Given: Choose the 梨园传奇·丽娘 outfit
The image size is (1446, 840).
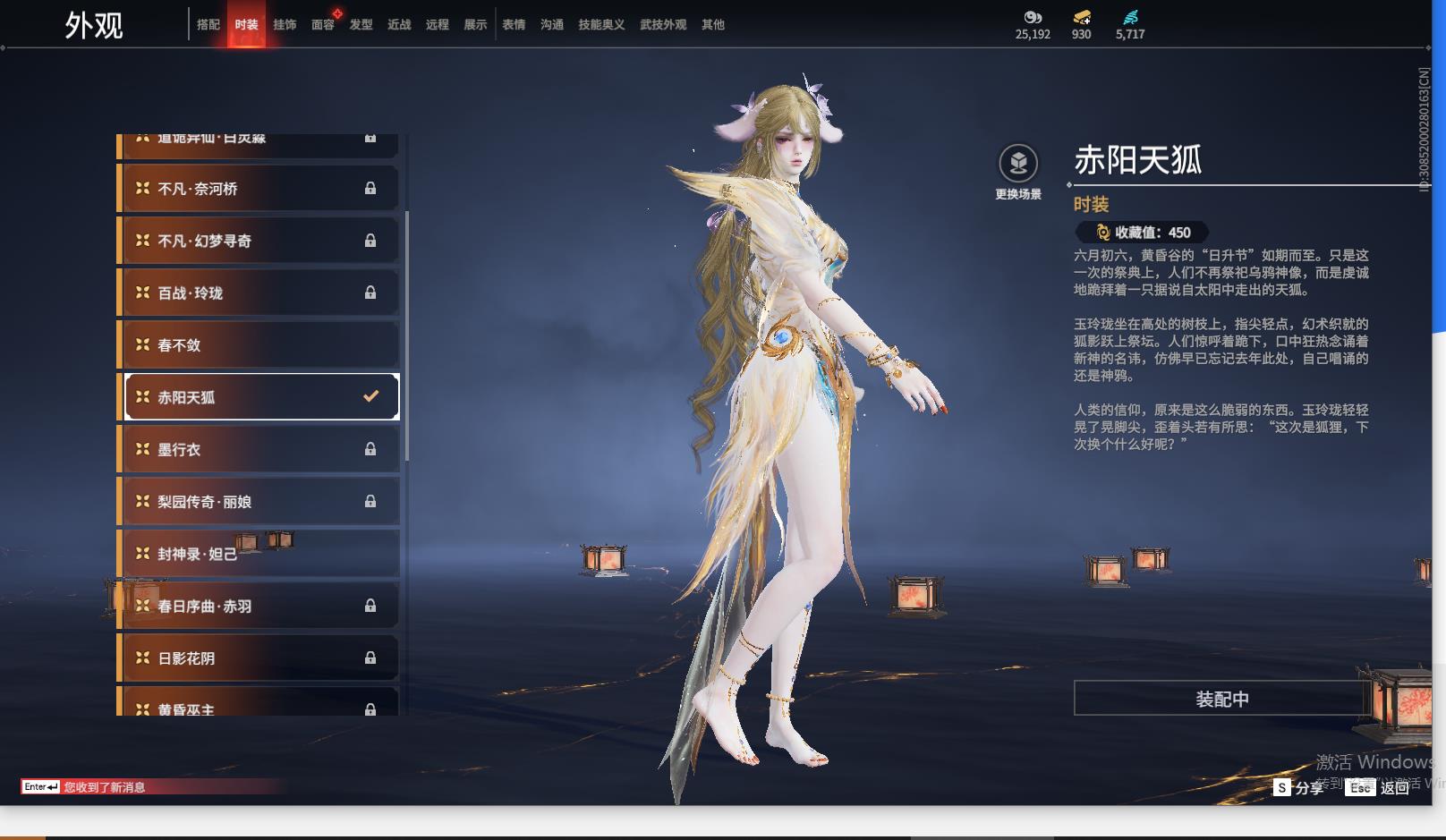Looking at the screenshot, I should [x=259, y=502].
